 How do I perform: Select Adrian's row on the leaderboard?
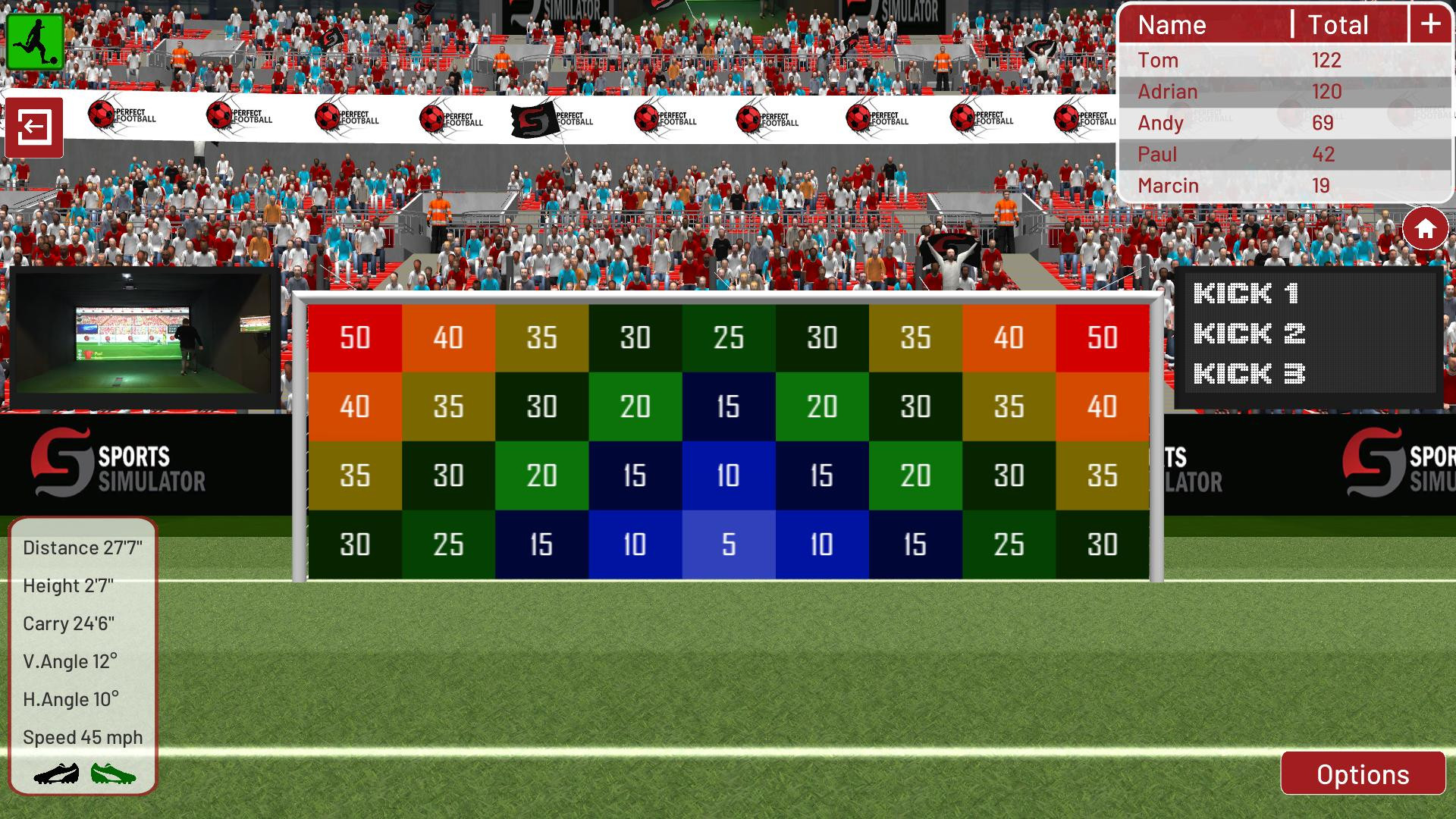(1282, 91)
